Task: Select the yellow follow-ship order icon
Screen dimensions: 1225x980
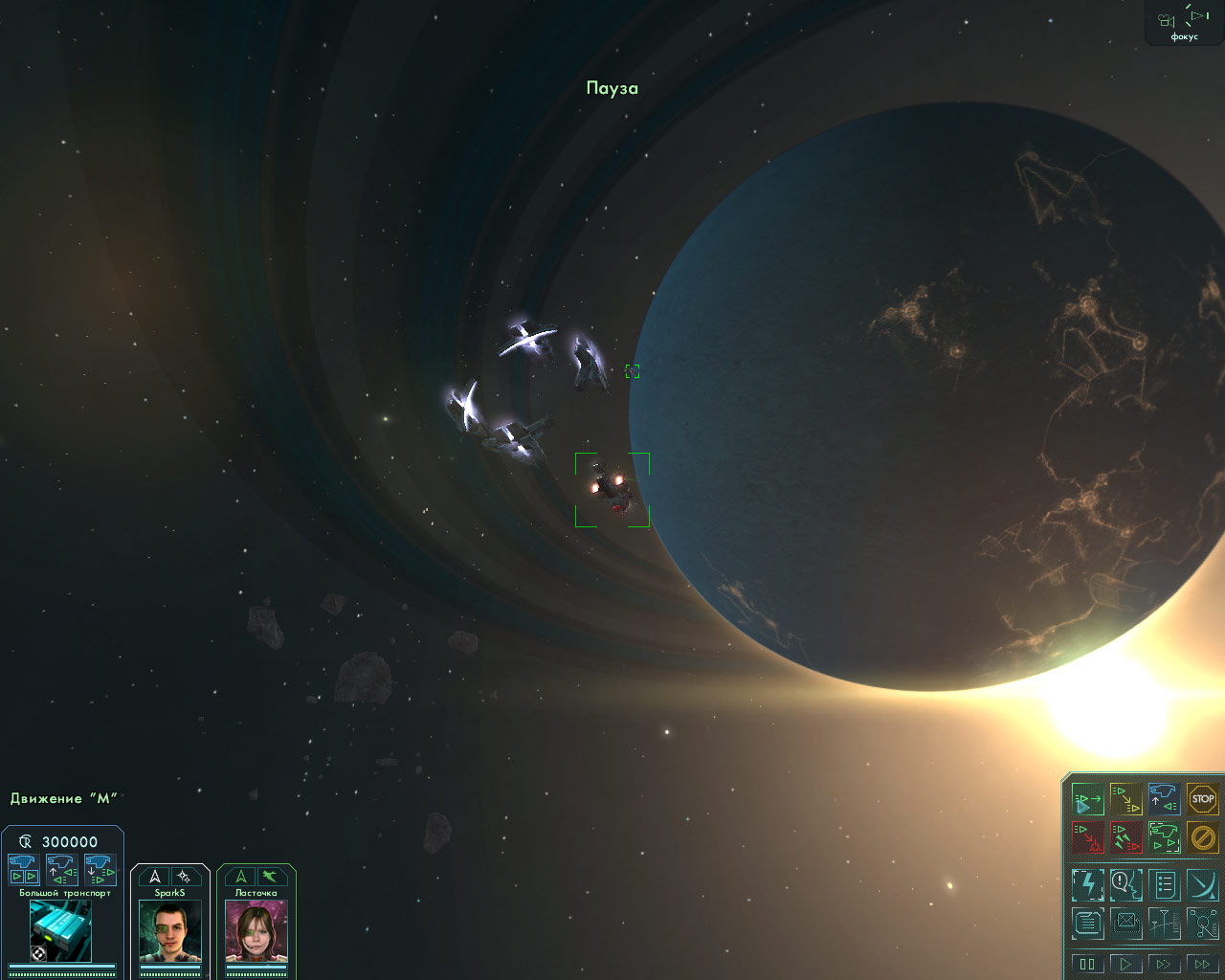Action: pos(1125,798)
